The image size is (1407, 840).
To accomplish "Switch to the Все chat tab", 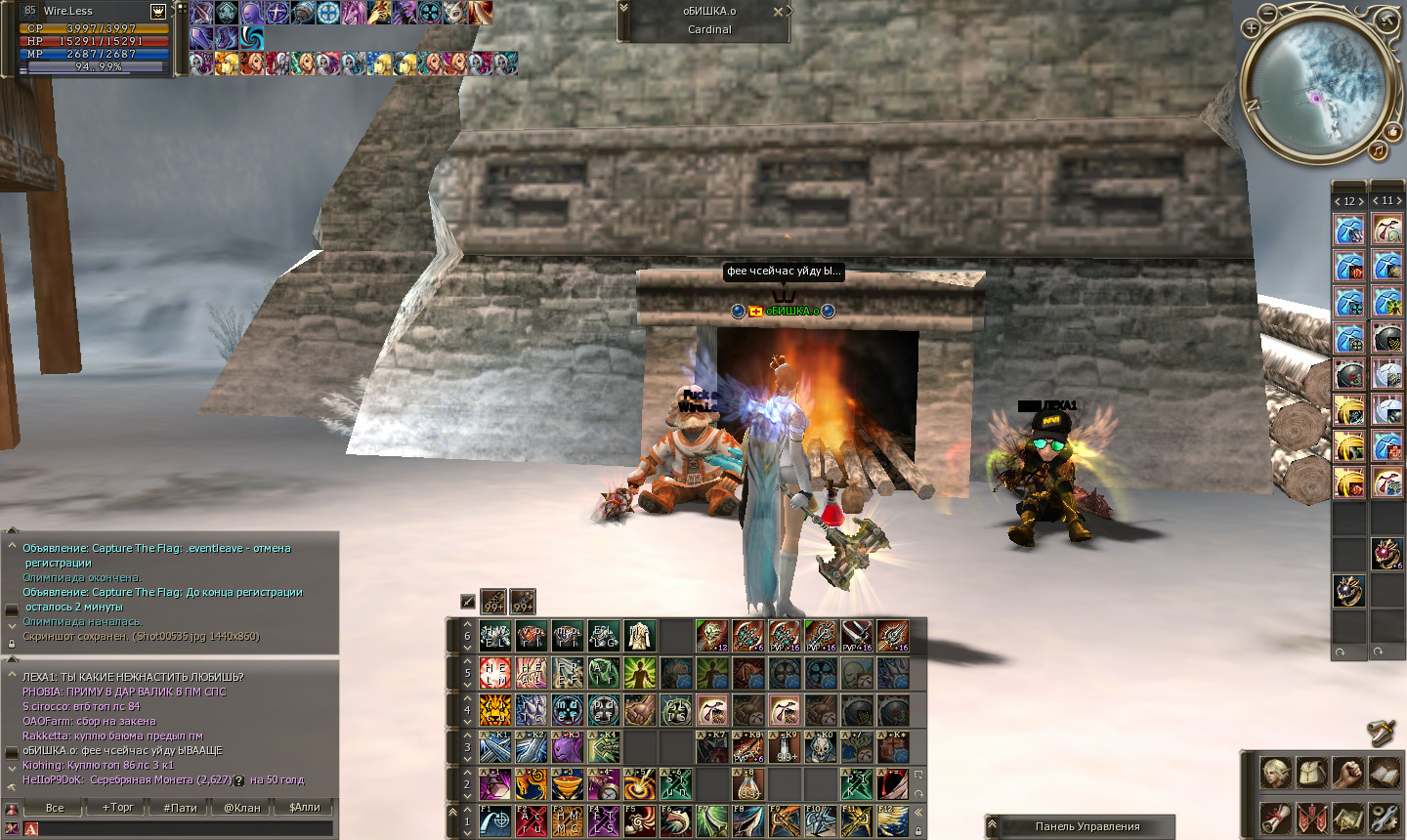I will tap(55, 808).
